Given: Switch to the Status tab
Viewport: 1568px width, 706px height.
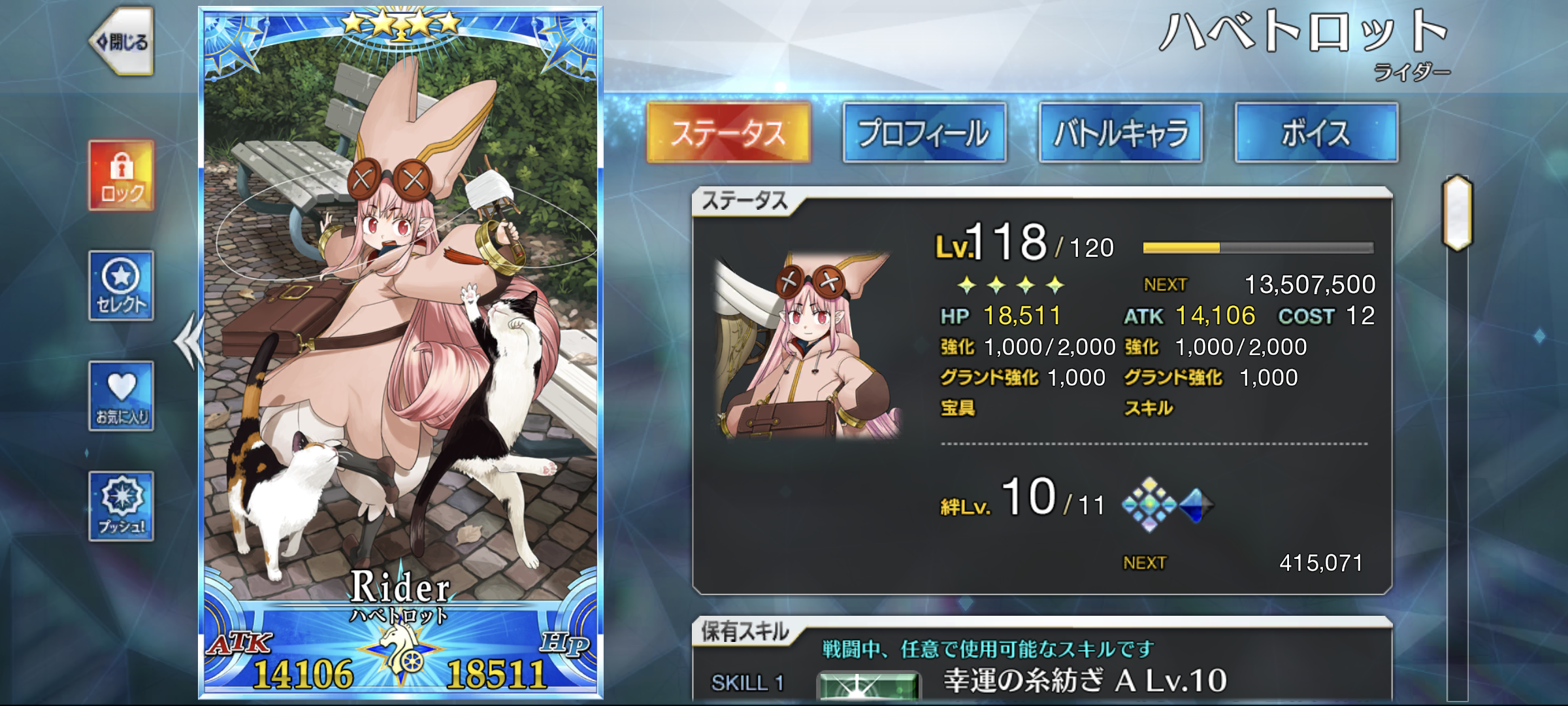Looking at the screenshot, I should pos(728,133).
